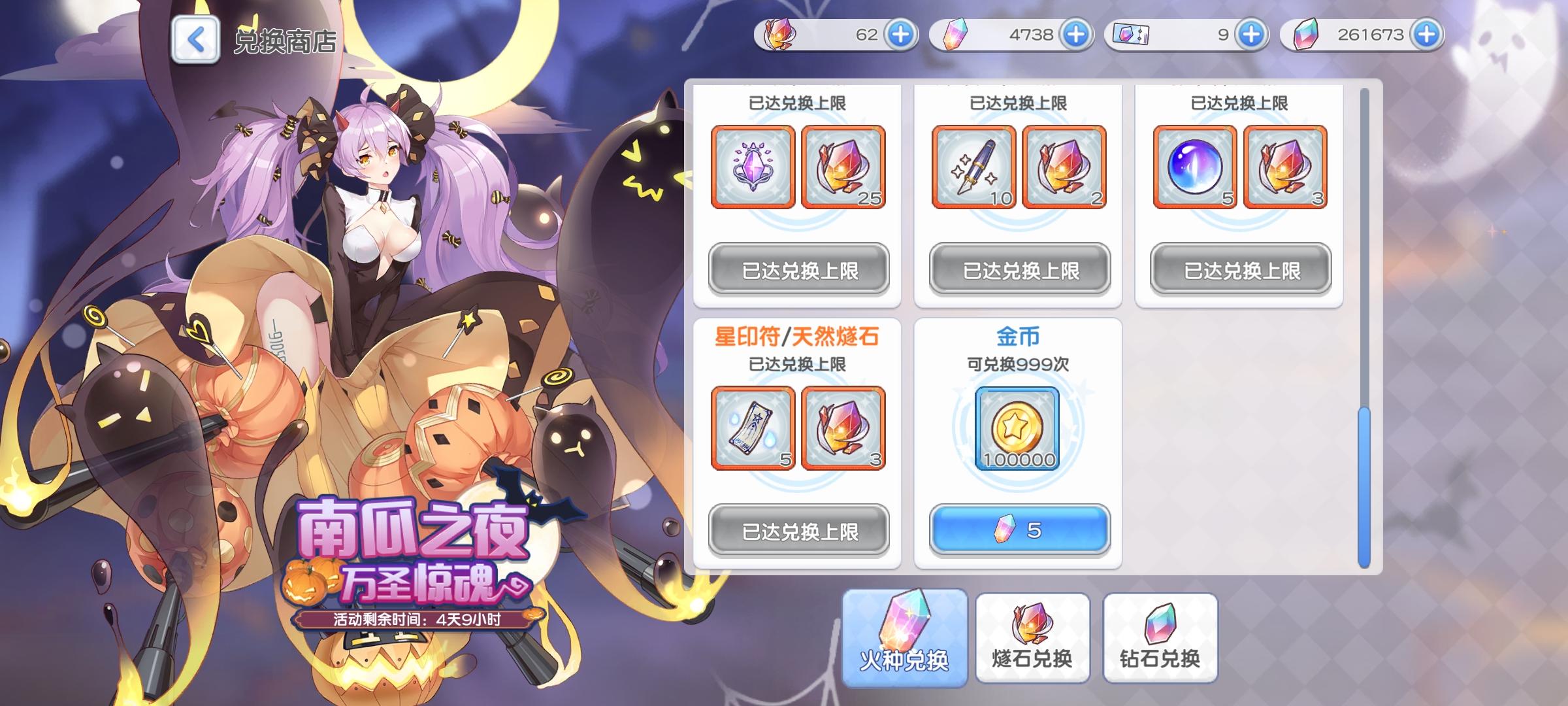The width and height of the screenshot is (1568, 706).
Task: Click the 100000 gold coin icon
Action: (1019, 428)
